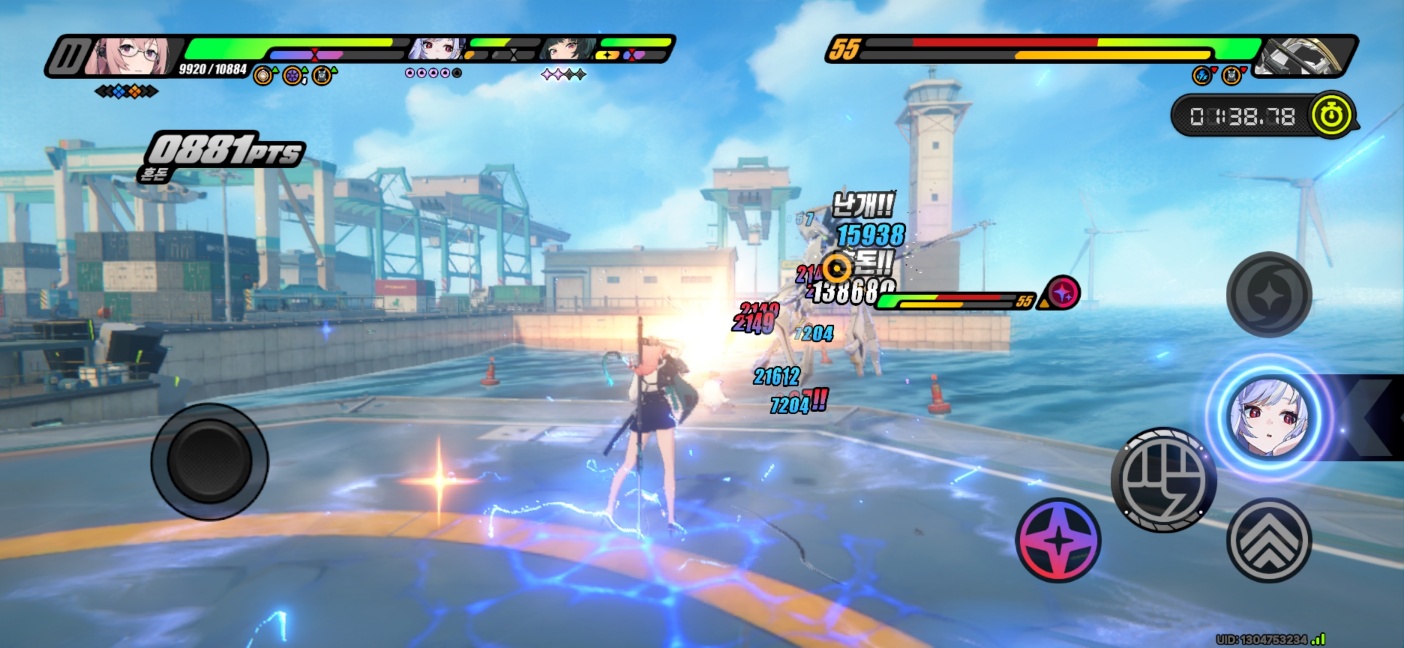The height and width of the screenshot is (648, 1404).
Task: Tap the basic attack fist button
Action: 1163,480
